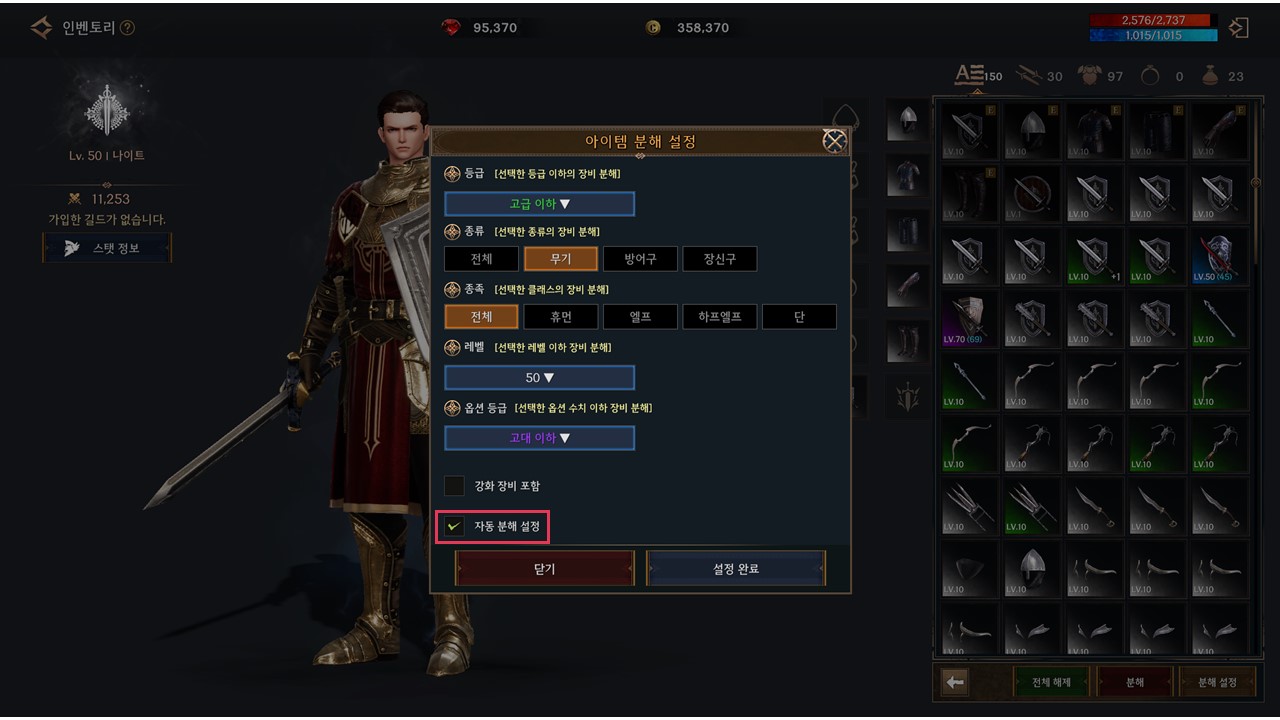Select 전체 equipment type option

pyautogui.click(x=481, y=259)
